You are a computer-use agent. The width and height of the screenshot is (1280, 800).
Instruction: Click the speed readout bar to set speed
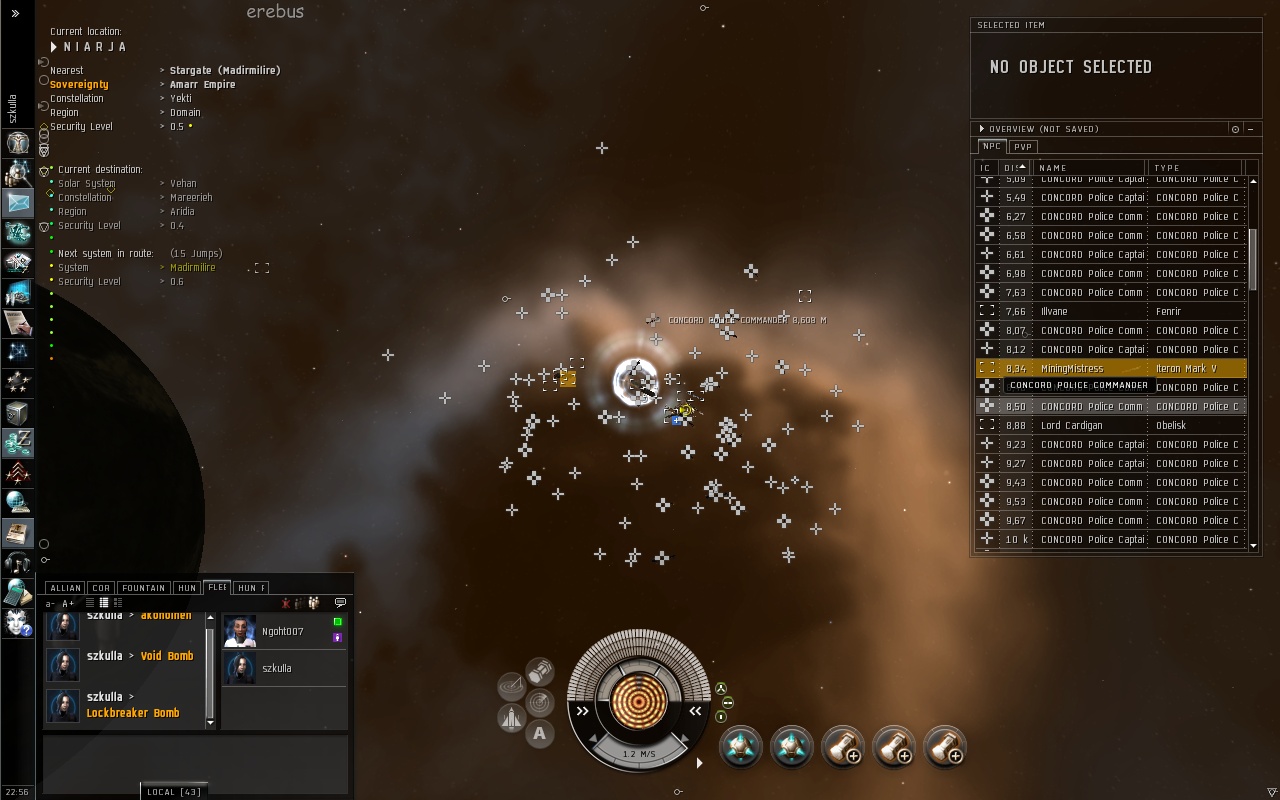click(x=639, y=754)
